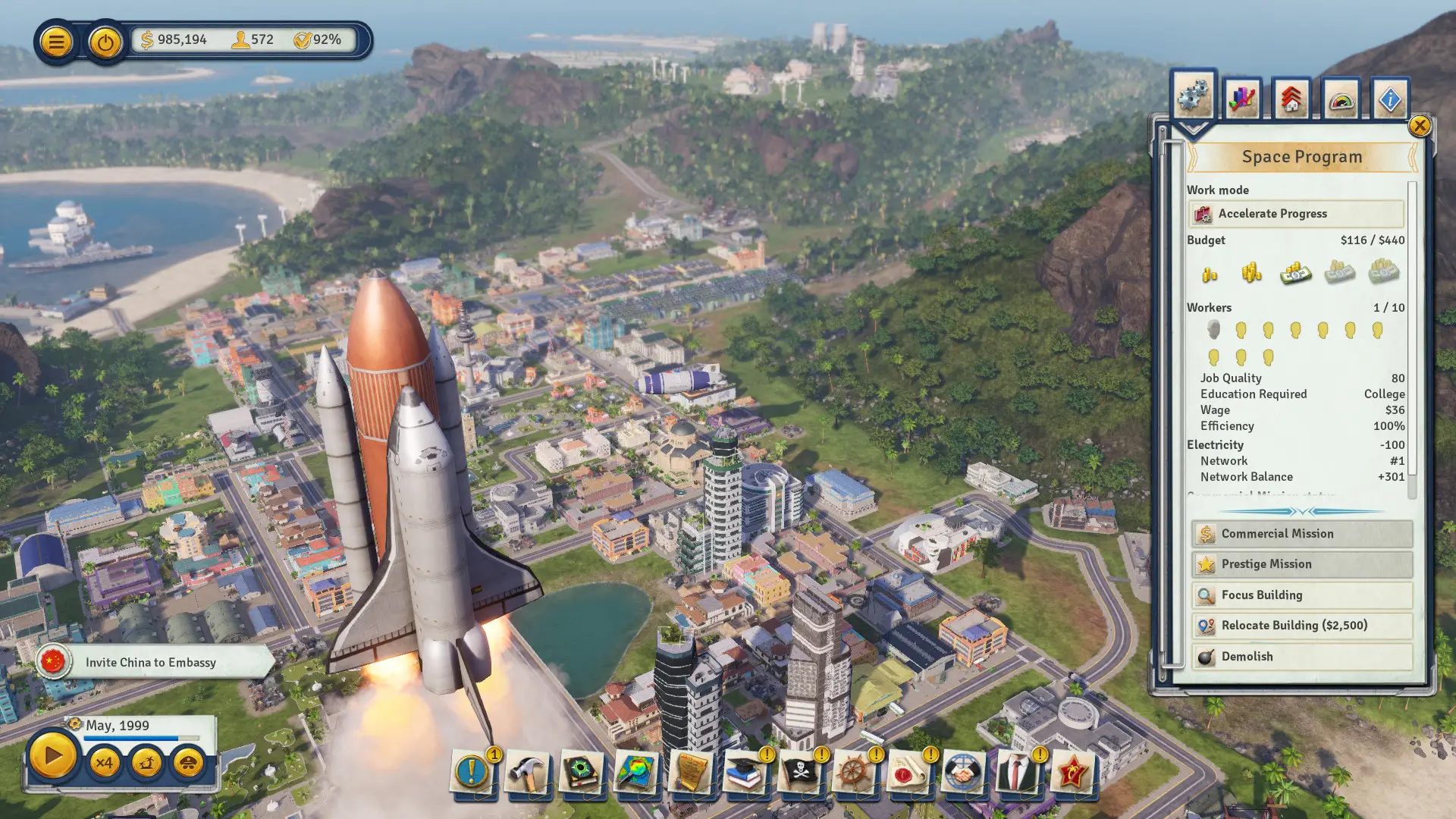1456x819 pixels.
Task: Open the pirate flag raids menu
Action: tap(799, 773)
